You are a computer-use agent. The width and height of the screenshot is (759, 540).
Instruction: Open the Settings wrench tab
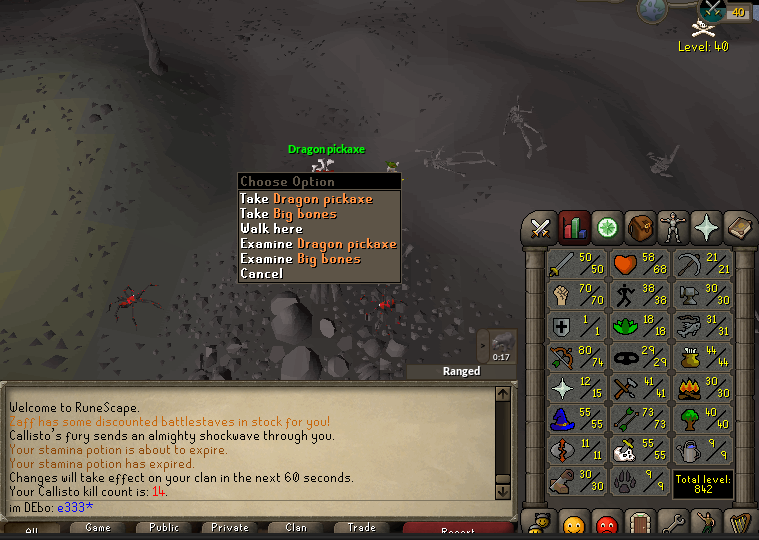click(673, 522)
